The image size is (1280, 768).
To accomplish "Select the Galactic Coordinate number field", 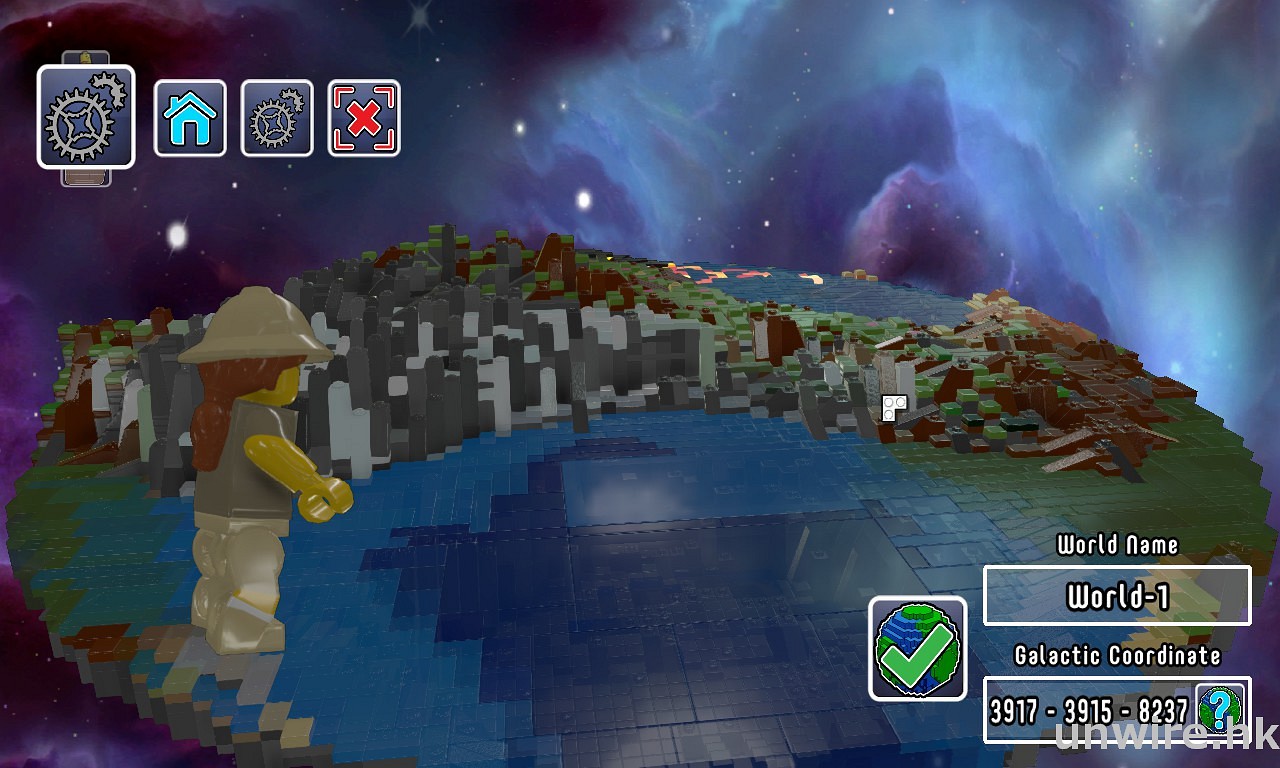I will point(1088,710).
